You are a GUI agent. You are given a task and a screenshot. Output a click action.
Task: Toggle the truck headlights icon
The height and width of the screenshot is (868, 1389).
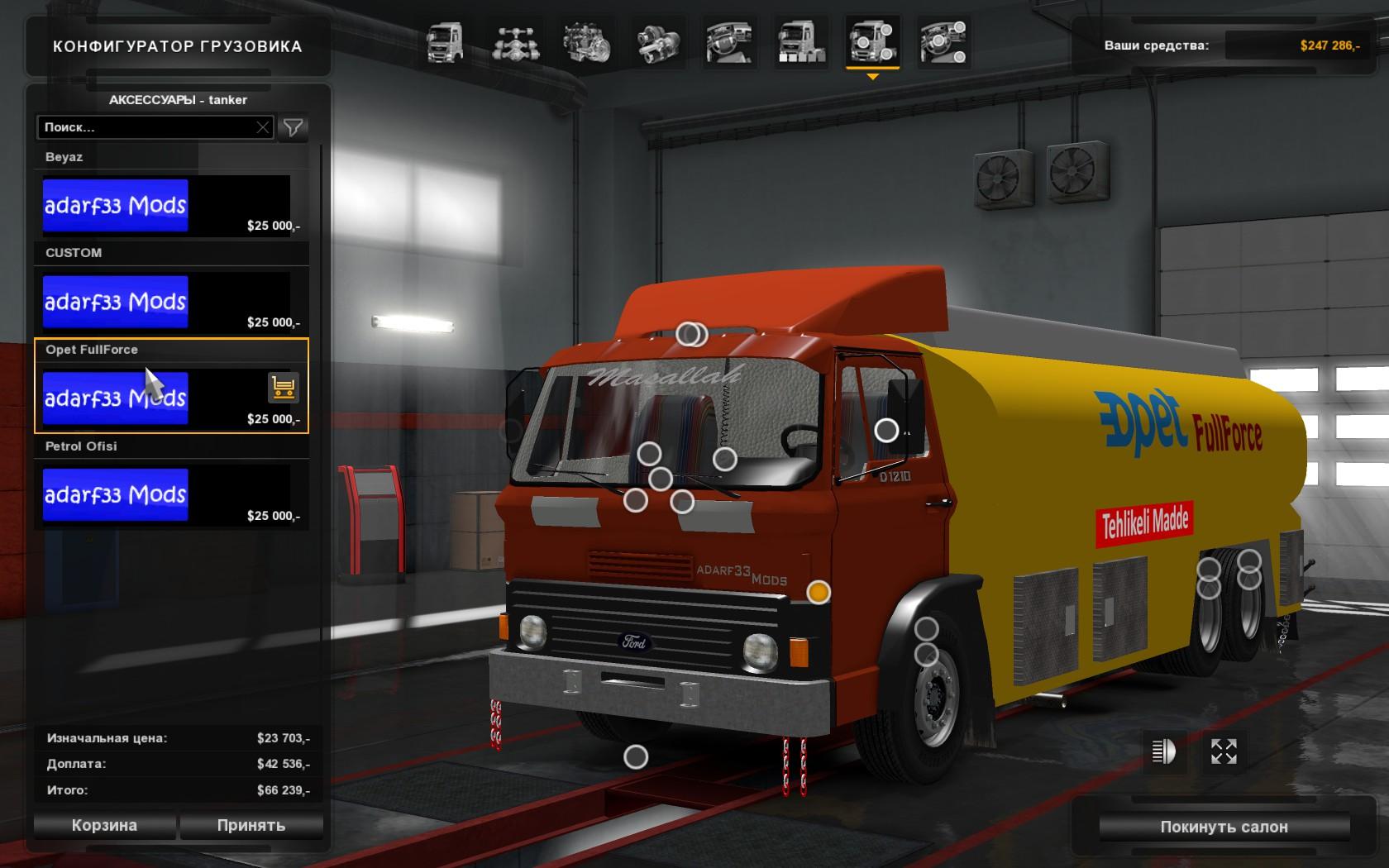coord(1163,751)
